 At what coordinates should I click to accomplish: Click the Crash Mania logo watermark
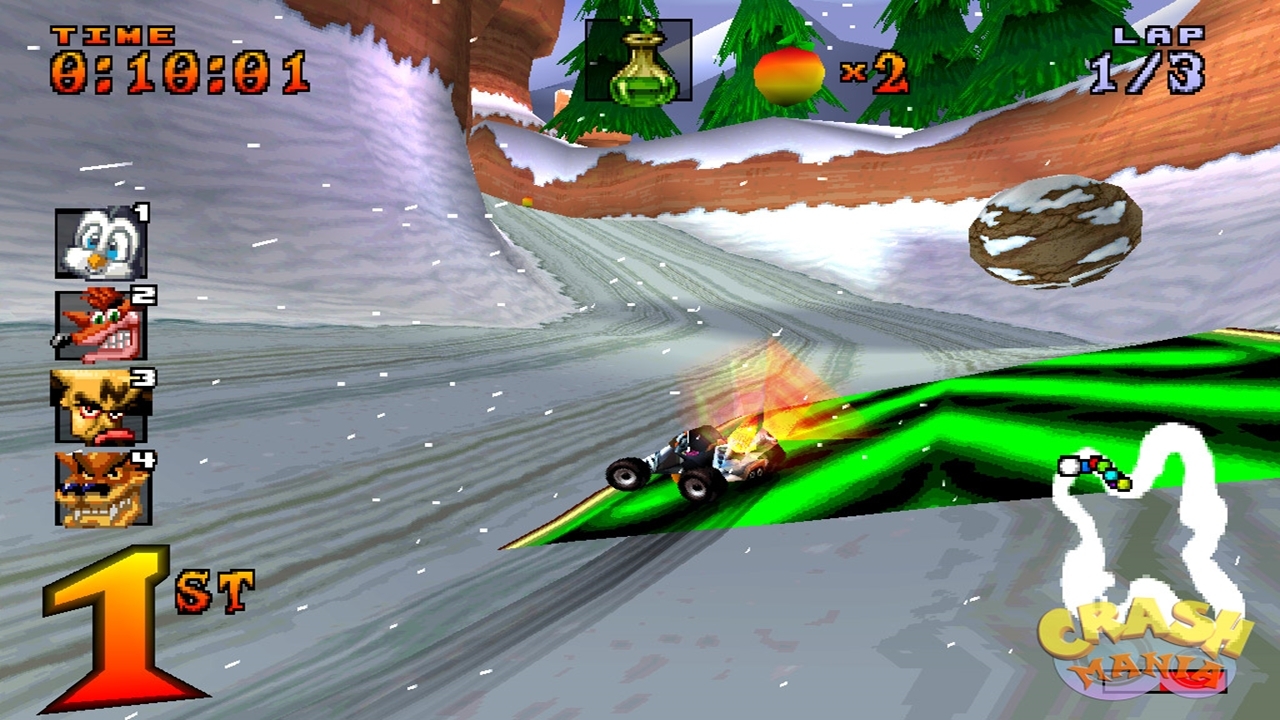click(x=1144, y=648)
